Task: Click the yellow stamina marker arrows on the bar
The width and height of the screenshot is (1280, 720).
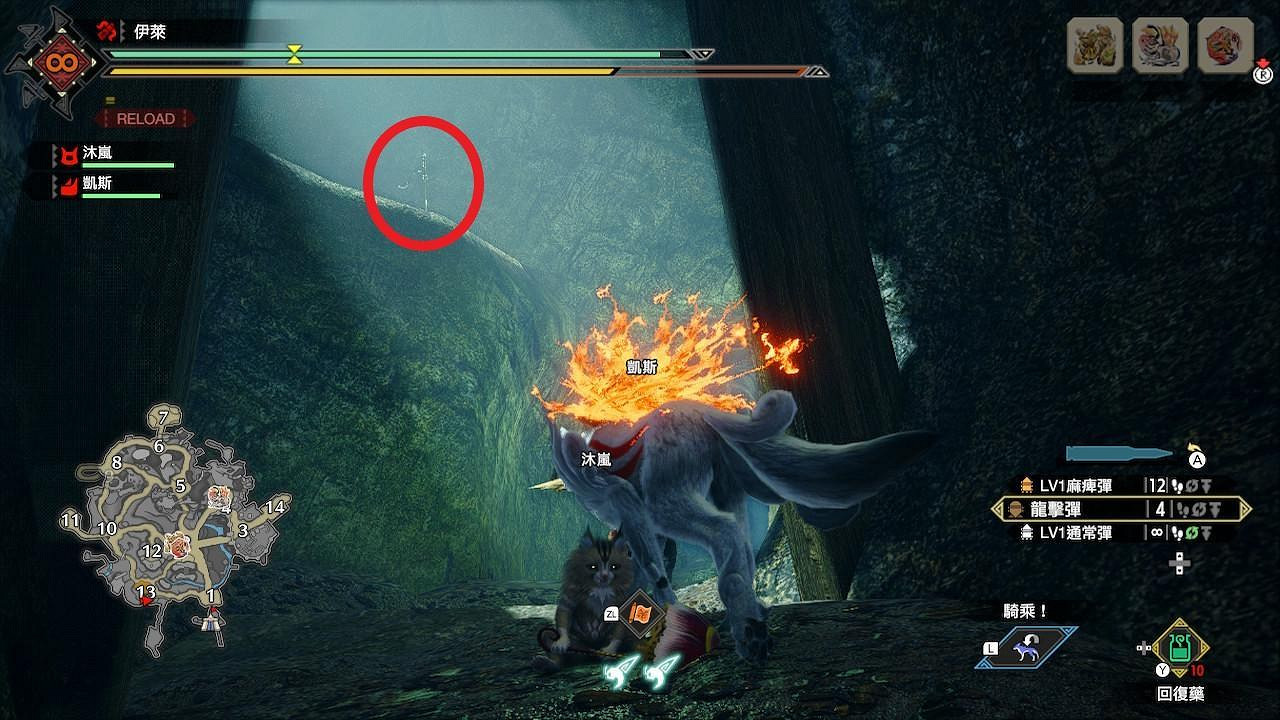Action: click(x=293, y=55)
